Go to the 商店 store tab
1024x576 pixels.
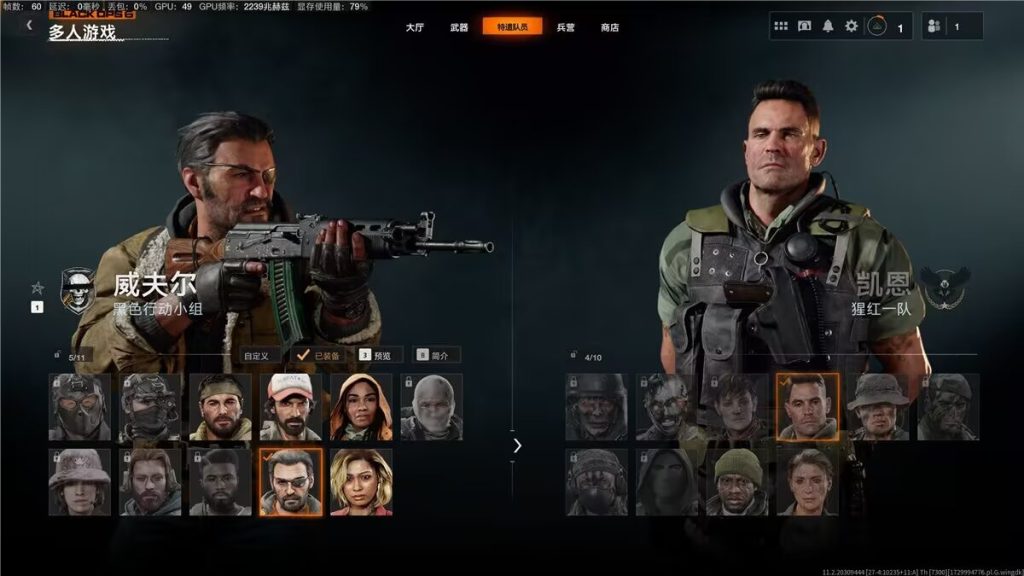click(610, 27)
